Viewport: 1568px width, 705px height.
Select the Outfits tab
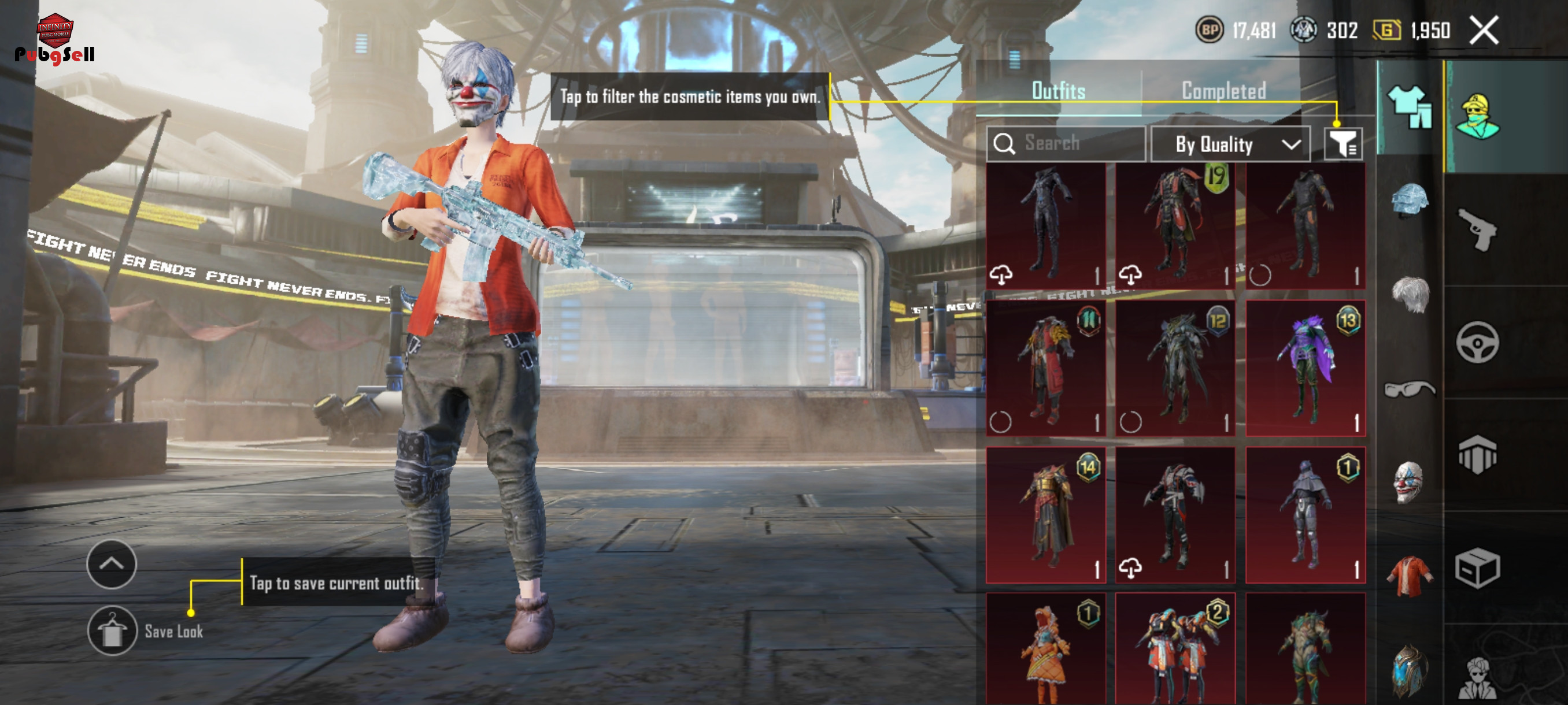tap(1059, 91)
